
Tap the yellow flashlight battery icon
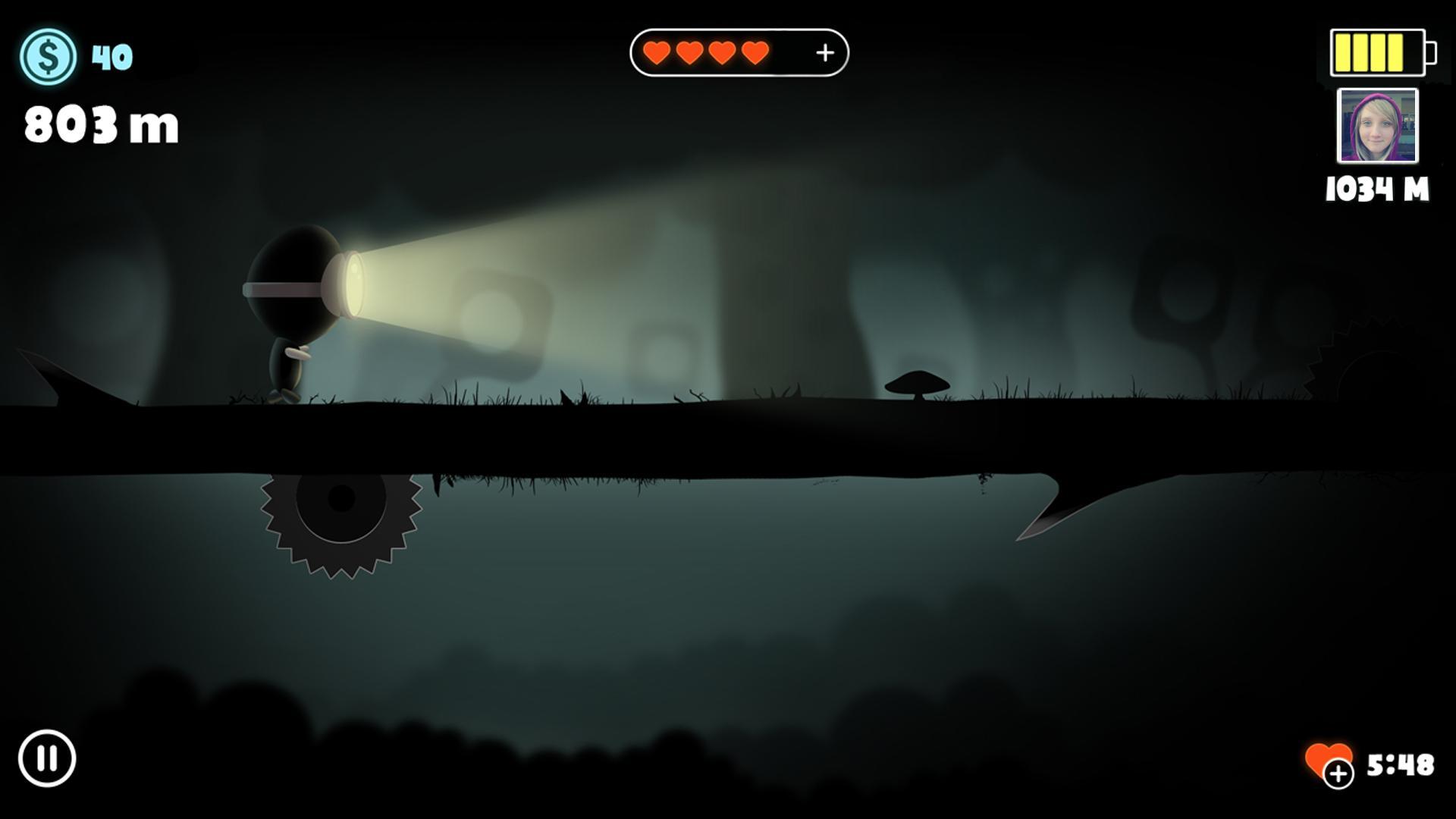[1382, 53]
